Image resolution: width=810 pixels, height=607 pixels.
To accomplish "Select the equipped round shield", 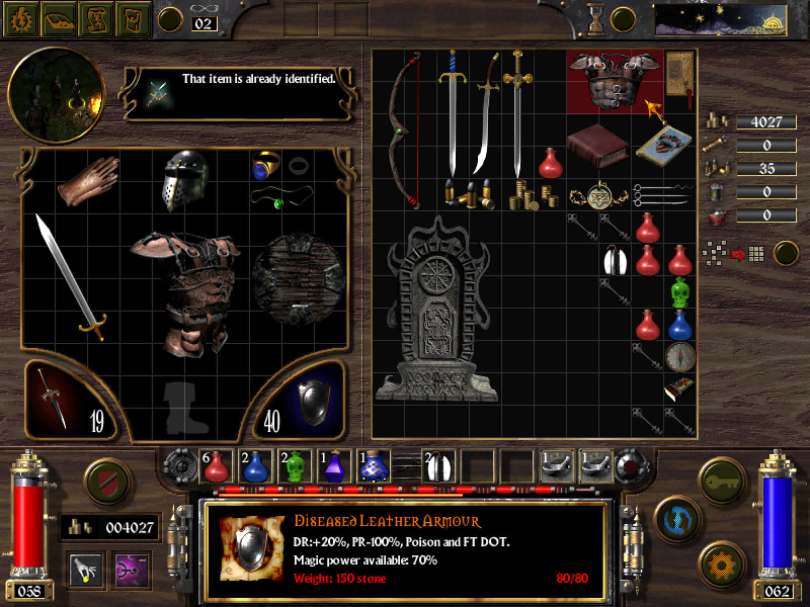I will tap(298, 279).
